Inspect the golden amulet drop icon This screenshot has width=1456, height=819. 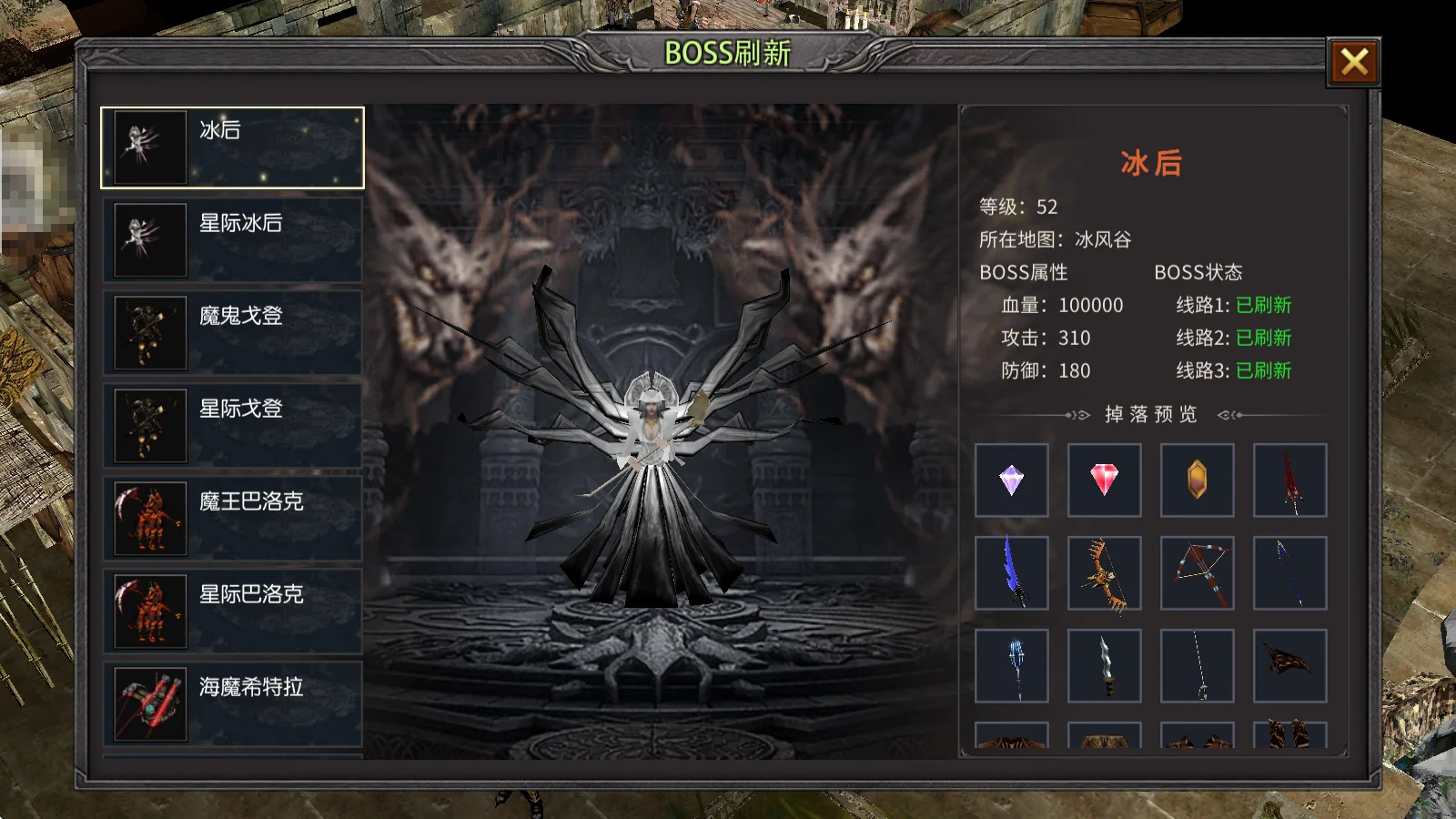point(1196,480)
